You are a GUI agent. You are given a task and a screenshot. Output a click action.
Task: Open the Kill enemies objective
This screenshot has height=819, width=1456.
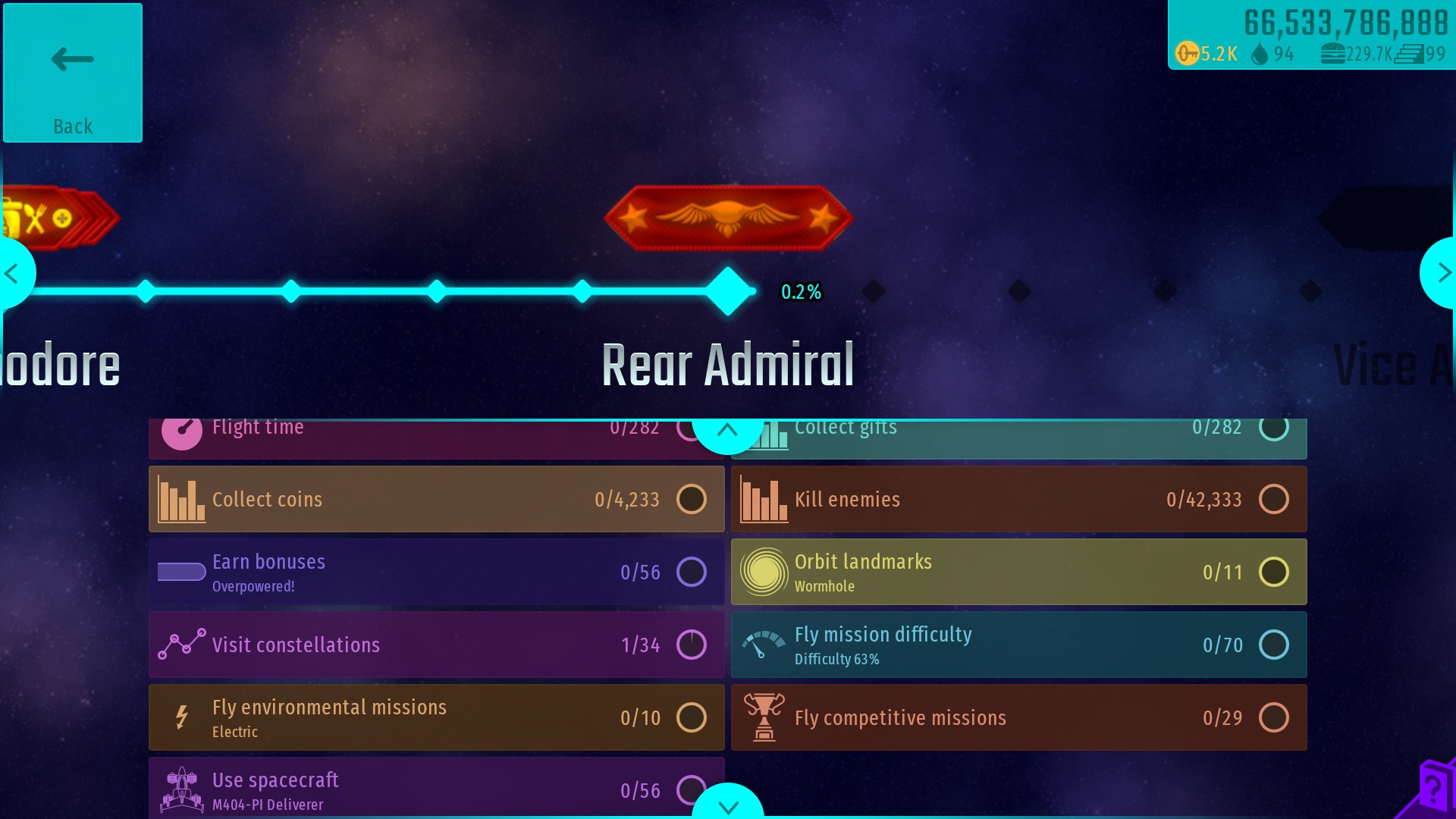click(x=1018, y=499)
